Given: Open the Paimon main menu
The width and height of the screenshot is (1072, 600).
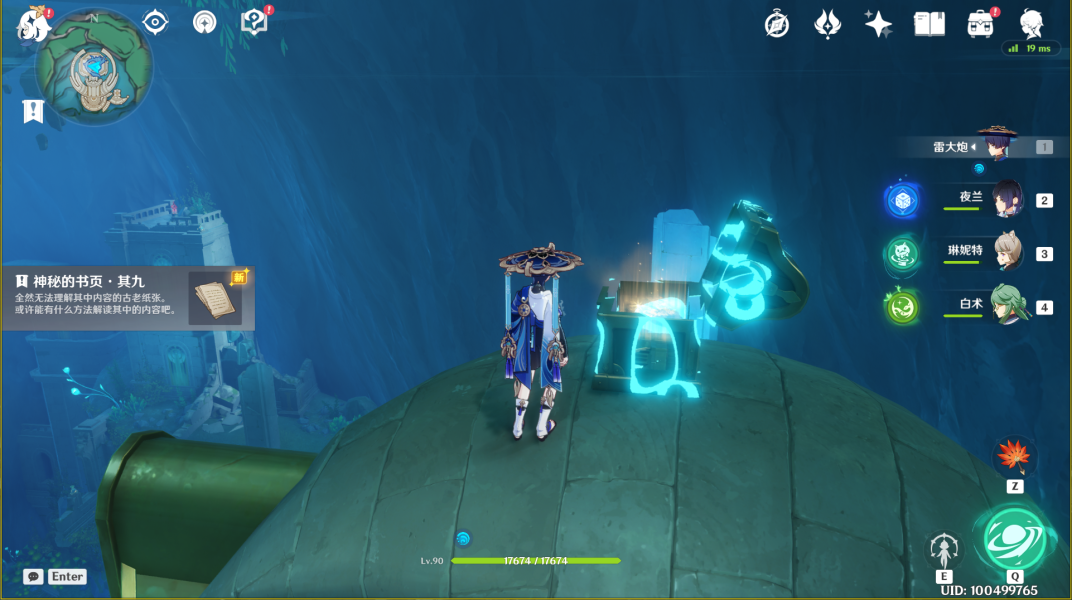Looking at the screenshot, I should [x=33, y=24].
